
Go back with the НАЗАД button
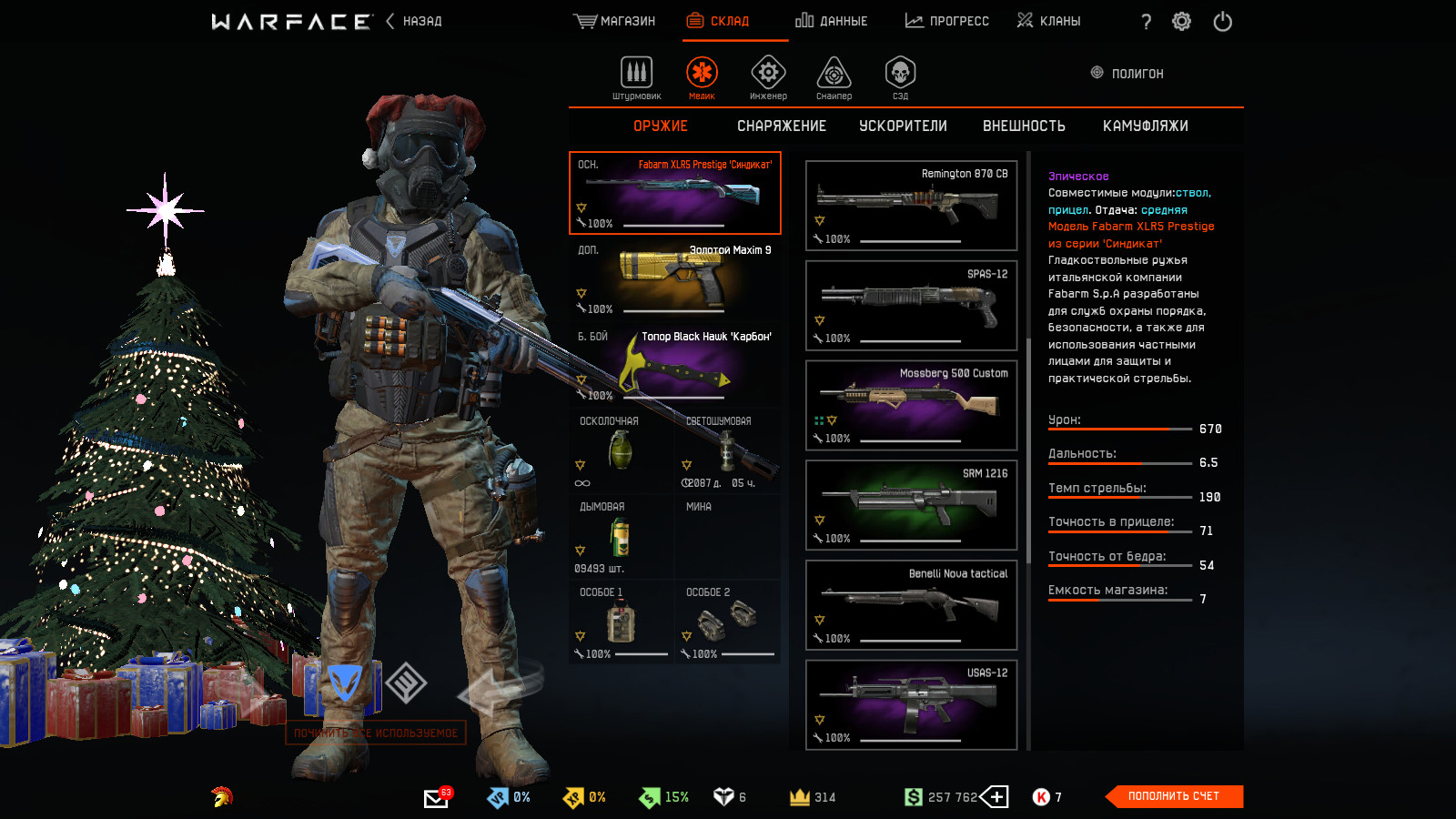414,21
